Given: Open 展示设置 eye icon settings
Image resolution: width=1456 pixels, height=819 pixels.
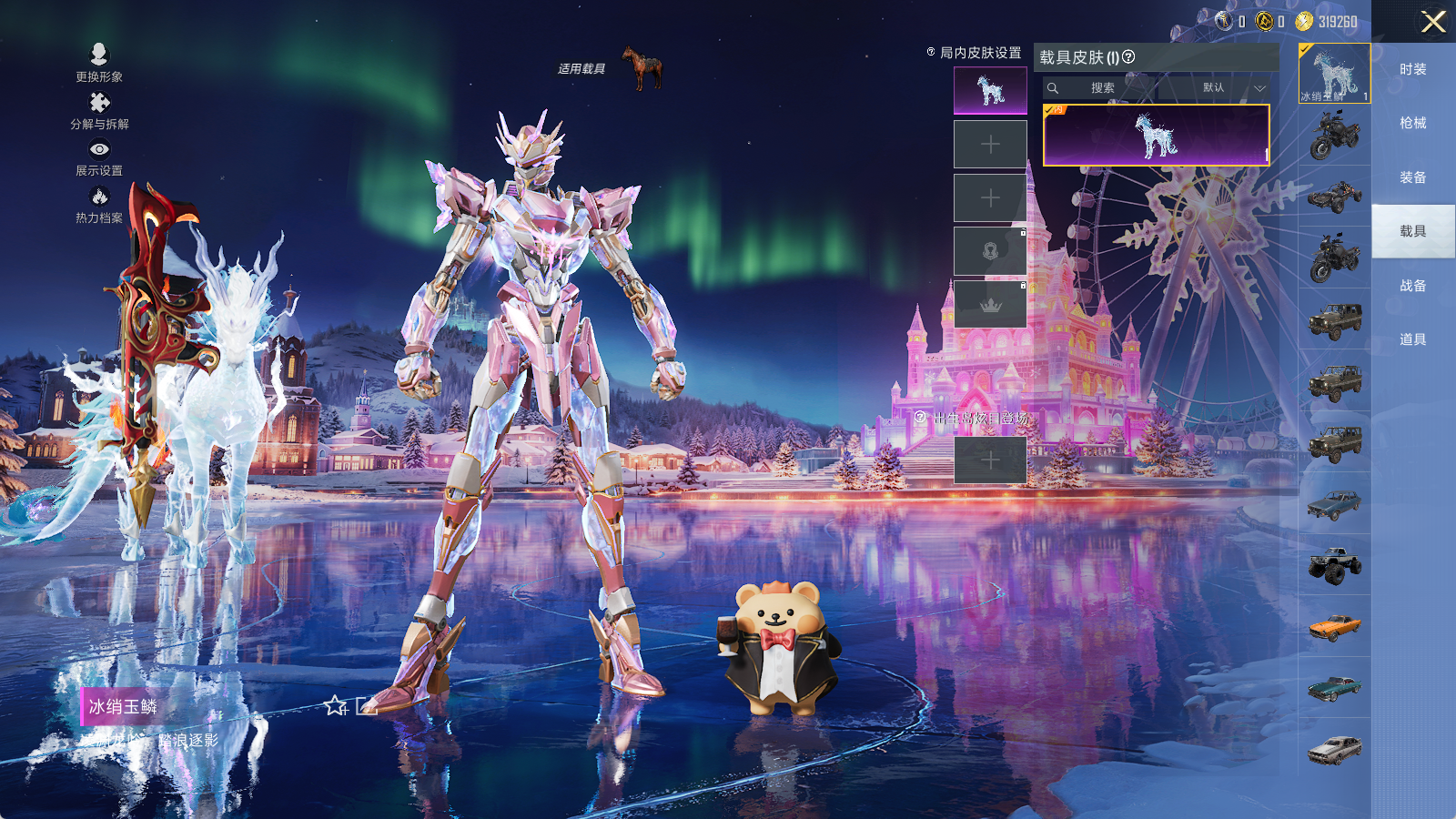Looking at the screenshot, I should (x=99, y=157).
